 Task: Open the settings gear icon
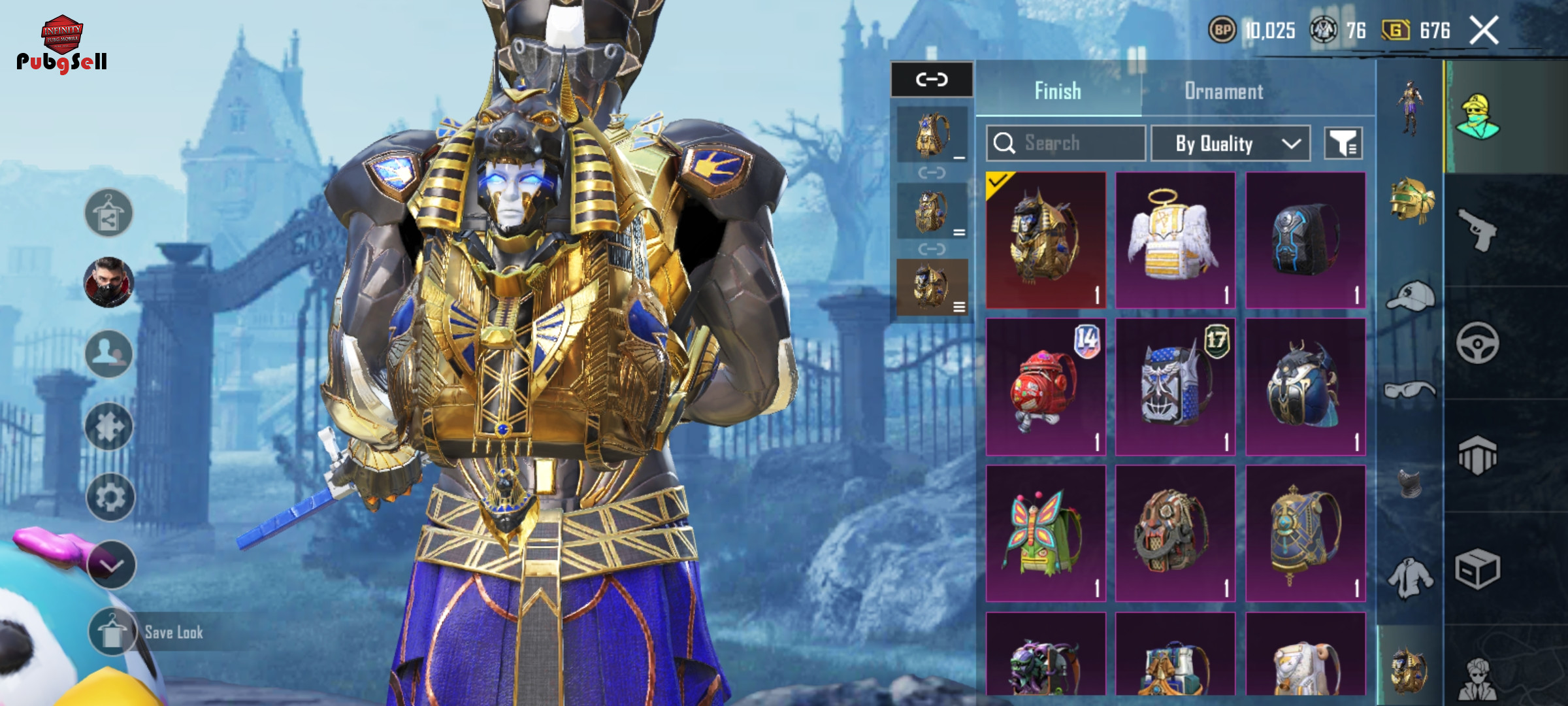[110, 497]
